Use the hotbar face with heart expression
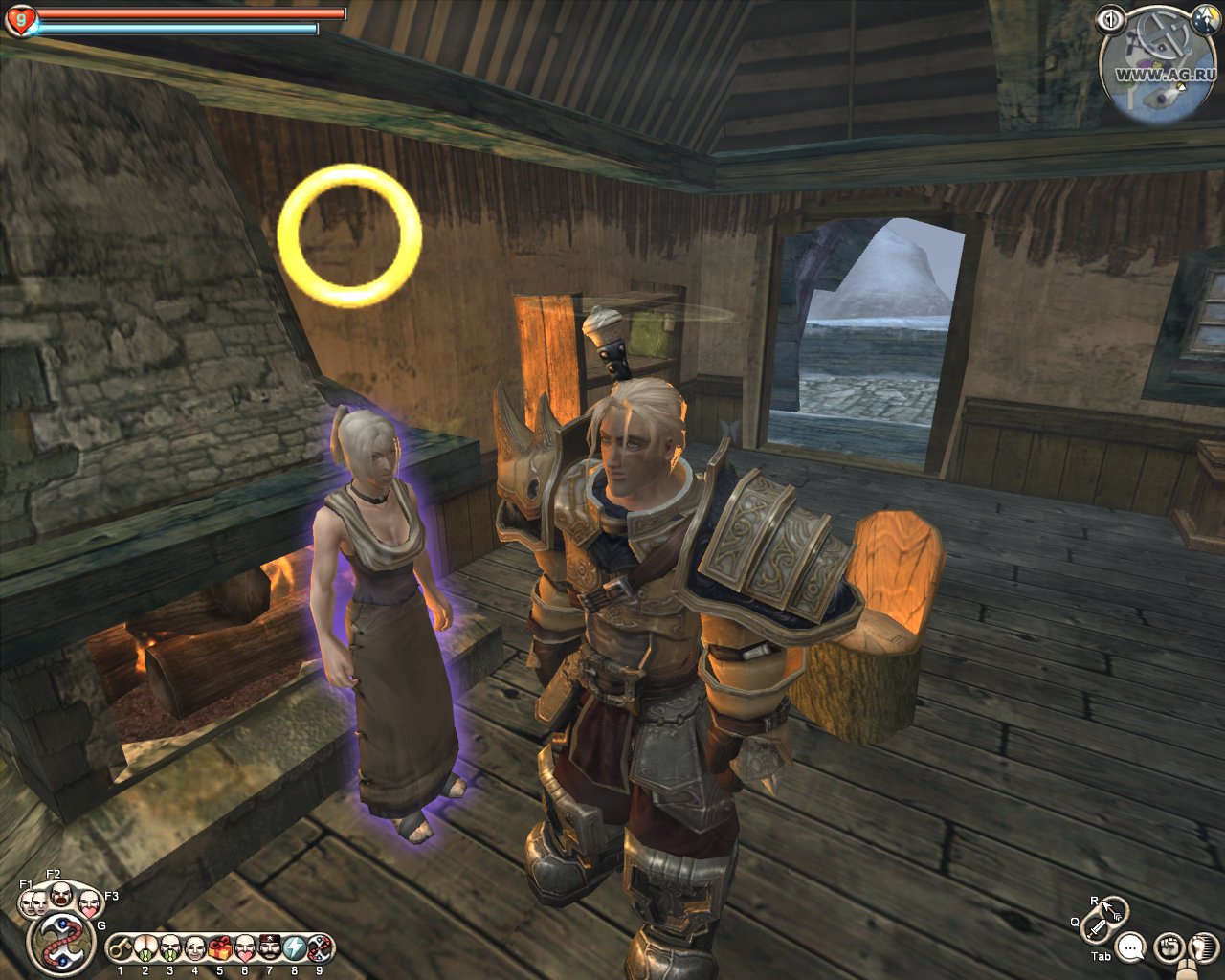The image size is (1225, 980). pos(244,948)
